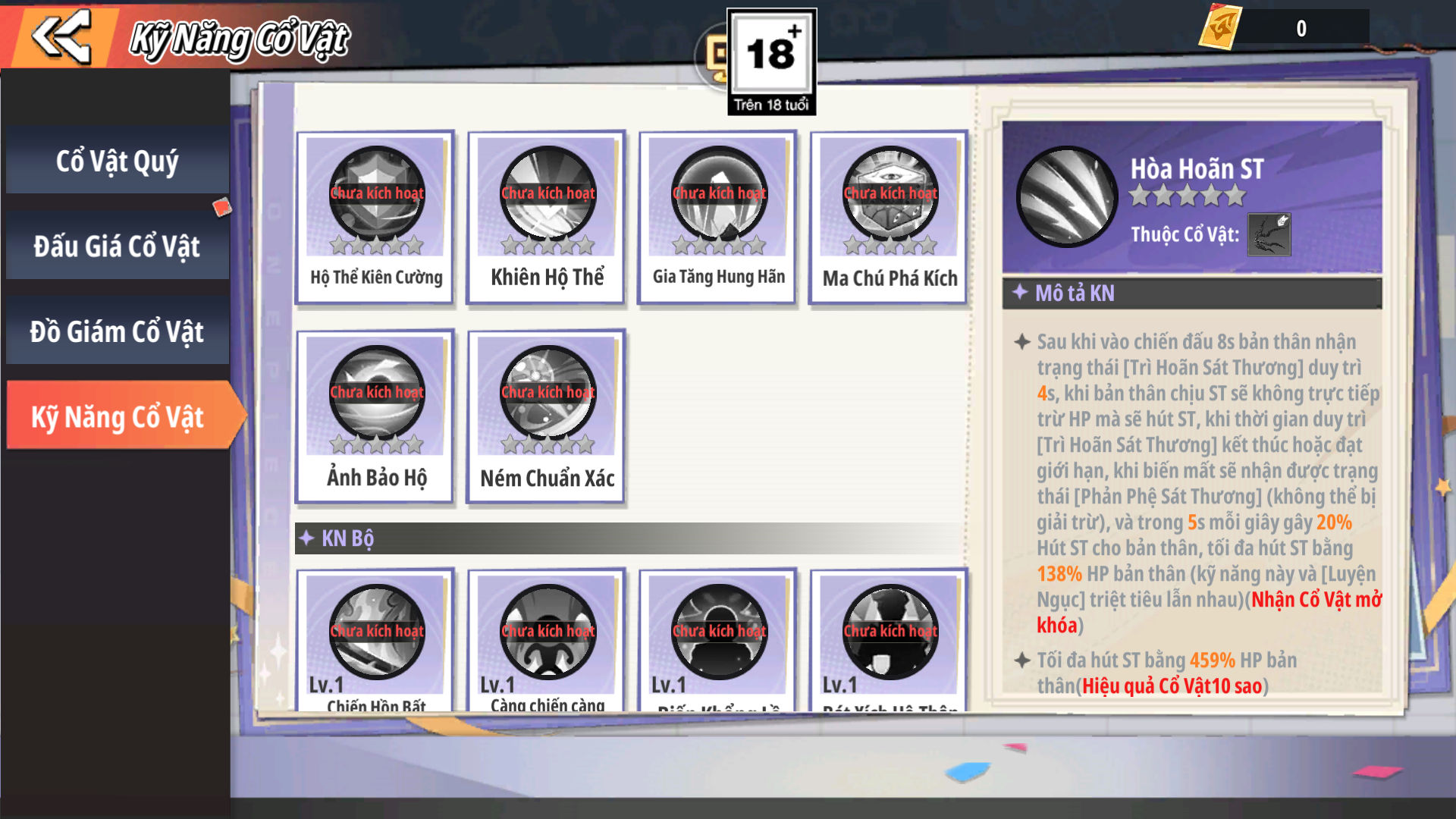The width and height of the screenshot is (1456, 819).
Task: Pick the Ma Chú Phá Kích skill
Action: click(890, 218)
